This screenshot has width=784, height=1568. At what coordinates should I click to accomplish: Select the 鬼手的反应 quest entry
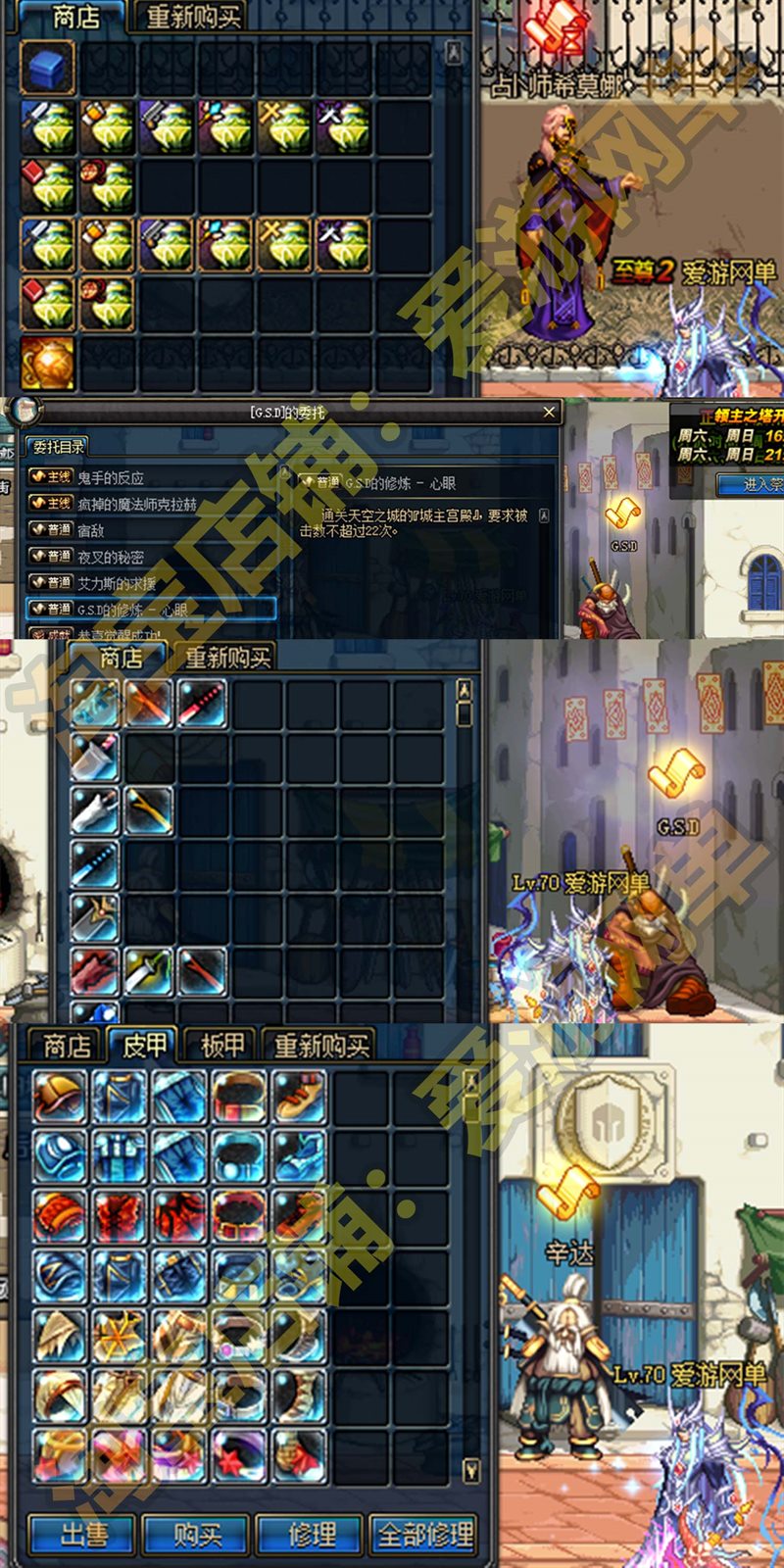pos(111,478)
